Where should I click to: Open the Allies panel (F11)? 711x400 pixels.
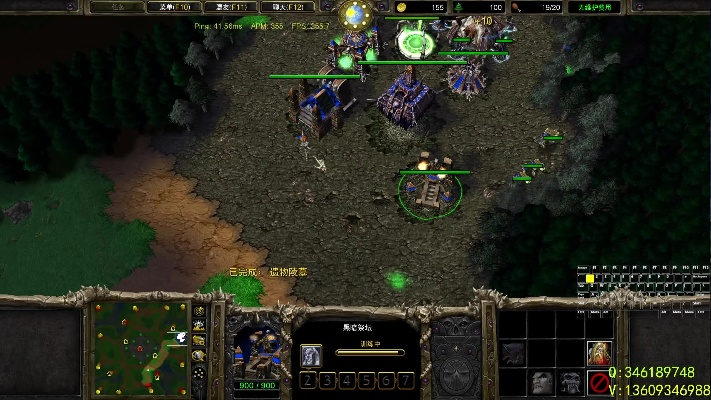pyautogui.click(x=226, y=7)
